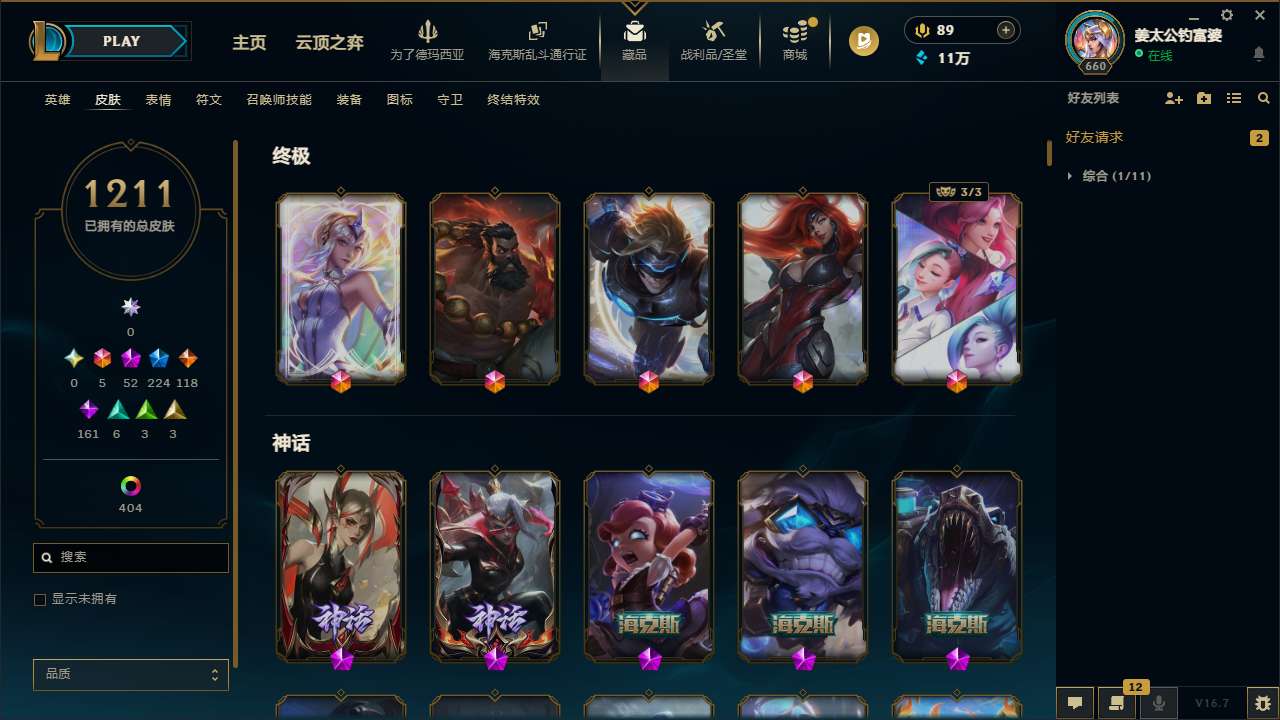
Task: Click the plus button to buy RP
Action: [1005, 30]
